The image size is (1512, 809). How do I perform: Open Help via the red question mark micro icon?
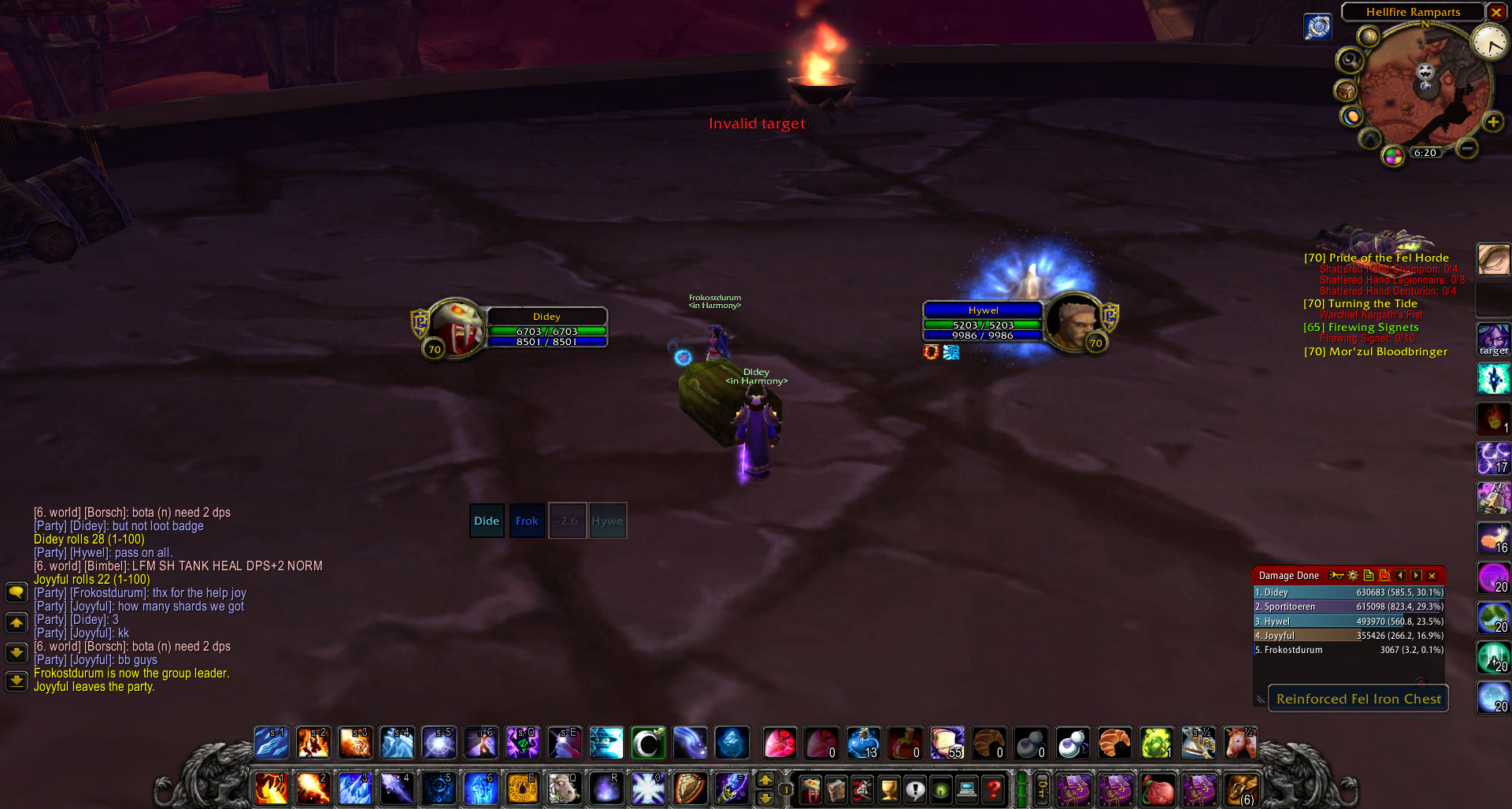point(995,789)
